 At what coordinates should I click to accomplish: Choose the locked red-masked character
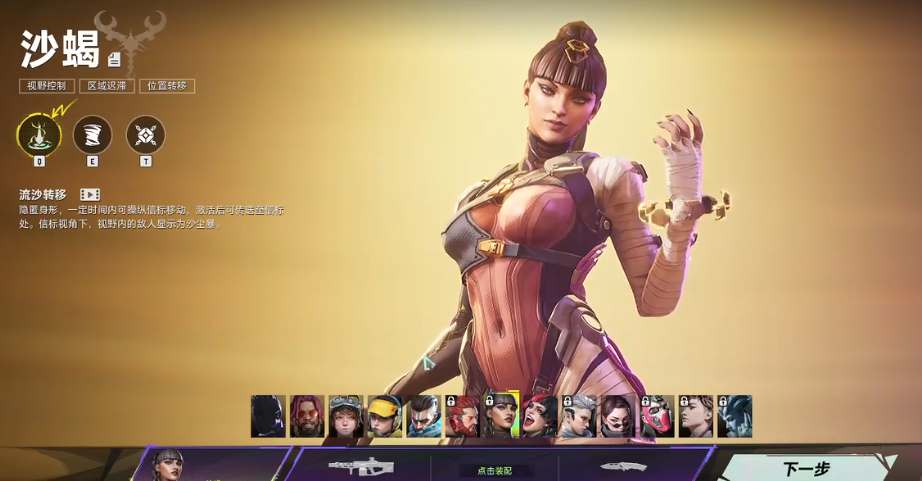tap(656, 416)
